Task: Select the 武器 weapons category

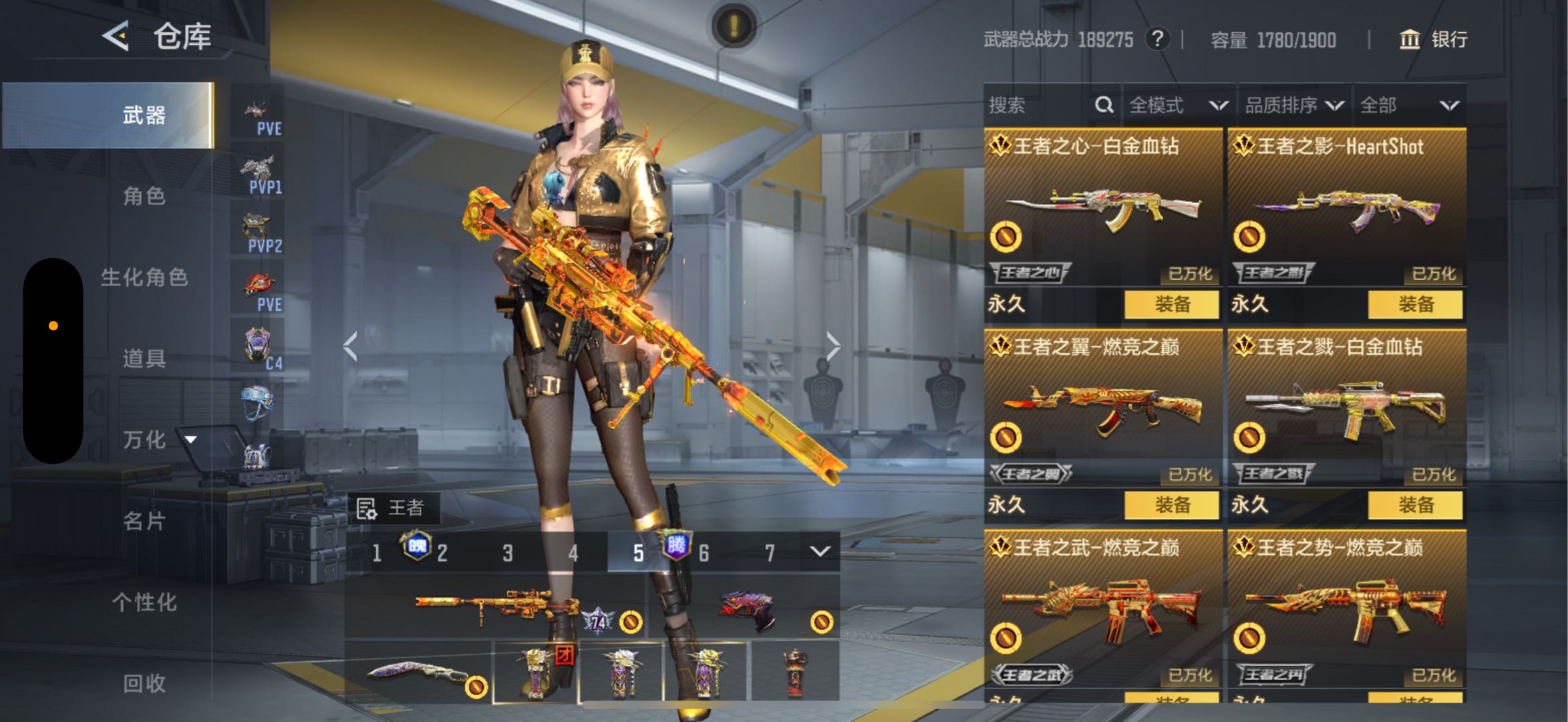Action: coord(144,115)
